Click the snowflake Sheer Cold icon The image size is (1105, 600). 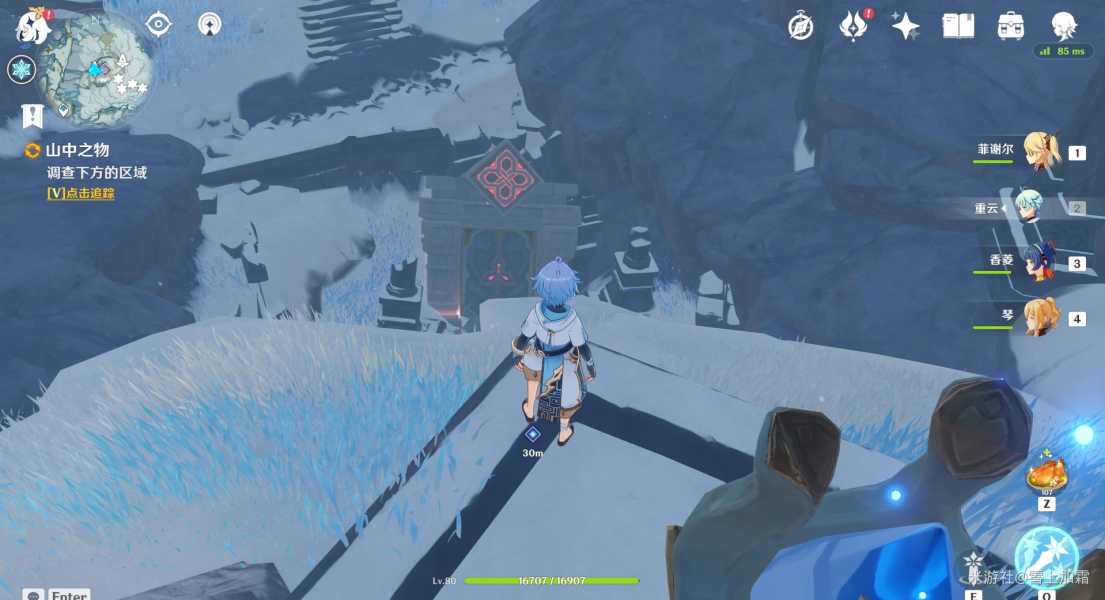(x=21, y=70)
